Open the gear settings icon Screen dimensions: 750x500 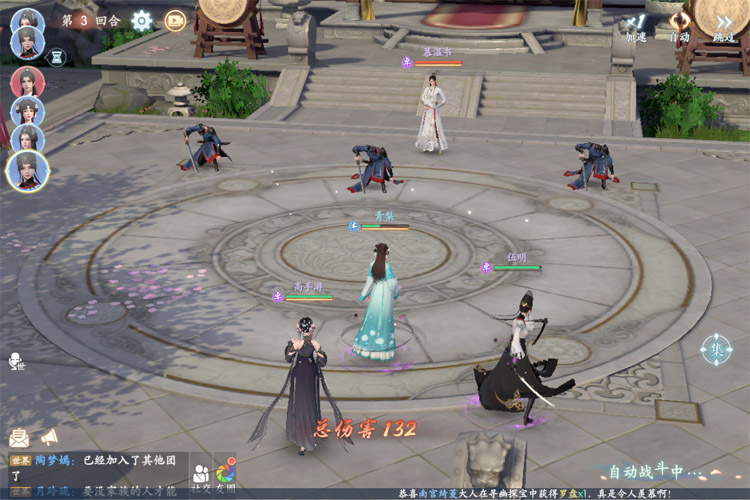click(x=142, y=20)
